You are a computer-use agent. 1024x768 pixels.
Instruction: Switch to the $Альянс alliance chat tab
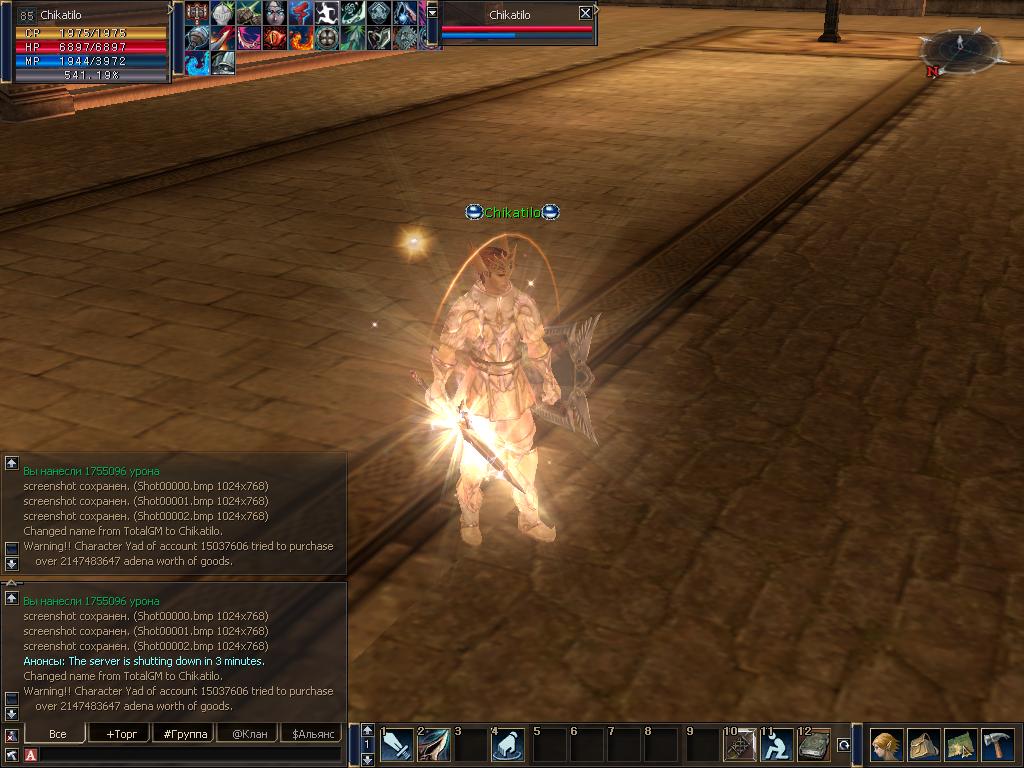point(310,734)
